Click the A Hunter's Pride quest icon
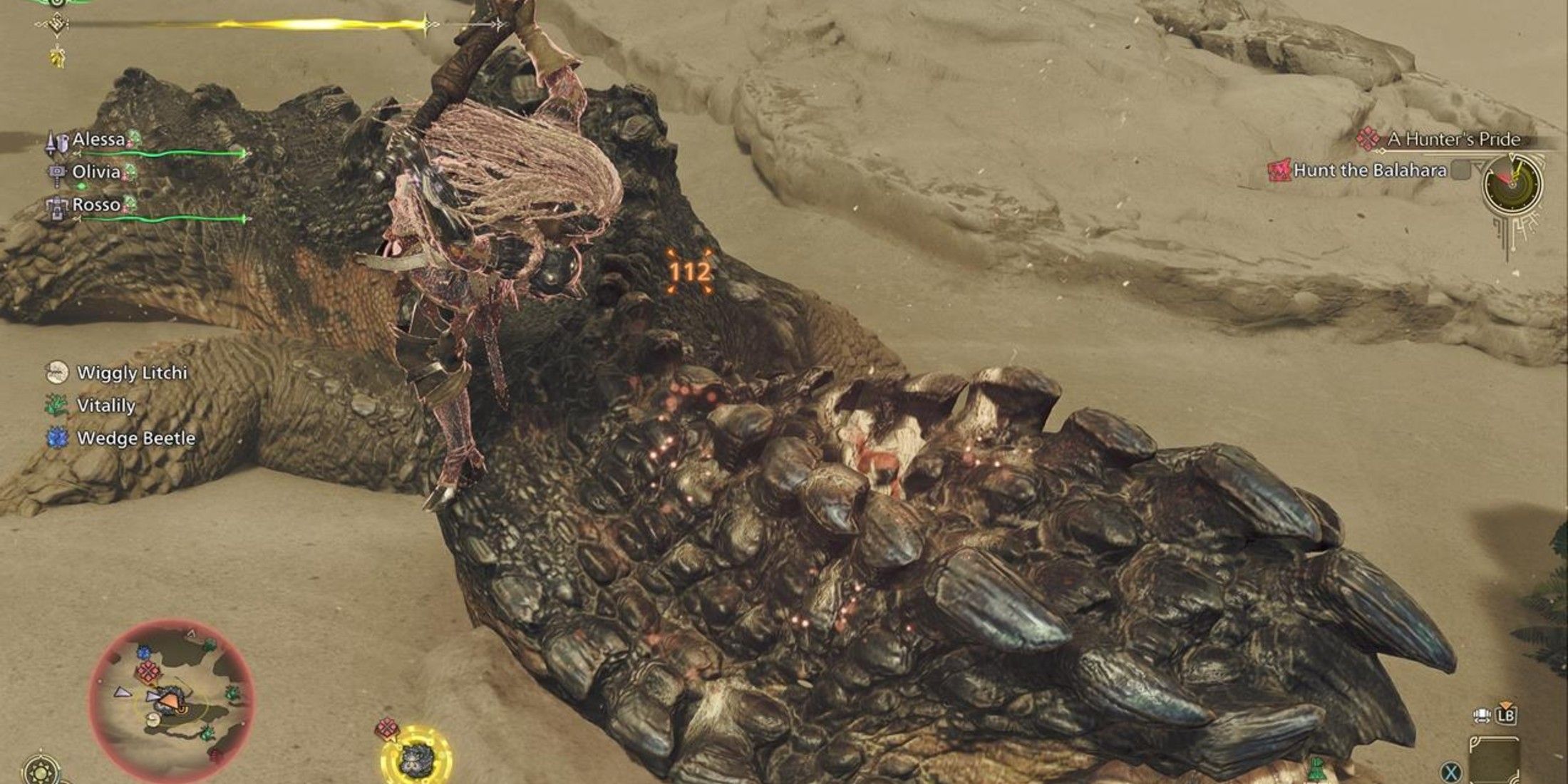1568x784 pixels. tap(1367, 141)
